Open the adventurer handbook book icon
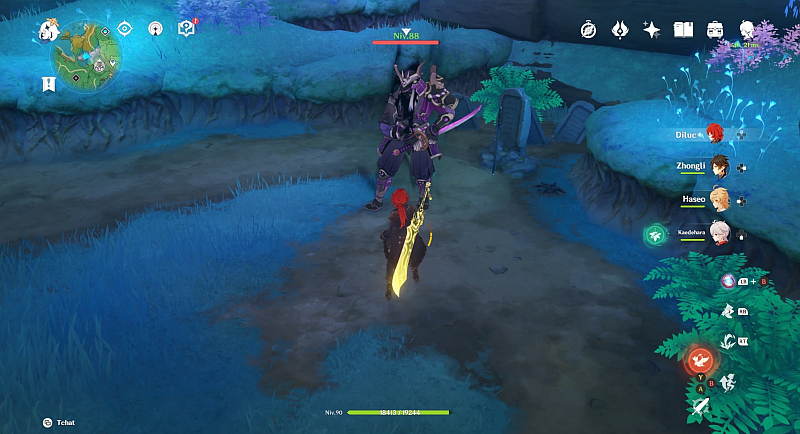The height and width of the screenshot is (434, 800). (x=684, y=30)
